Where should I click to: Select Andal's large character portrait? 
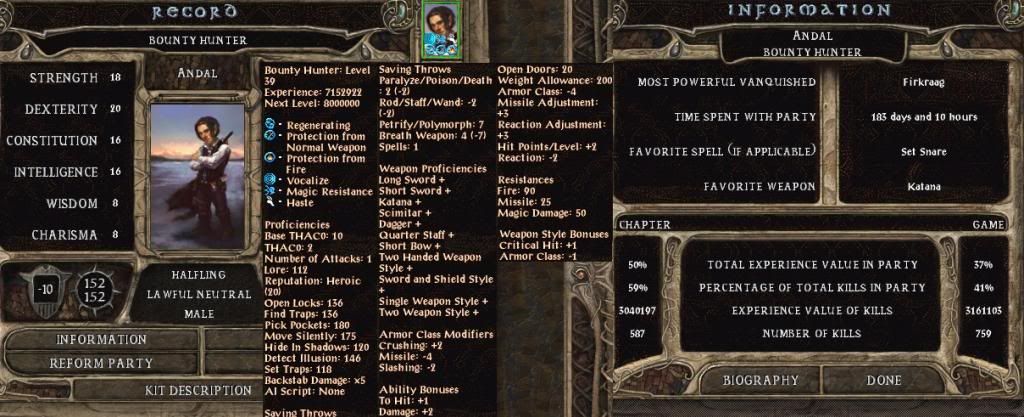click(x=196, y=174)
